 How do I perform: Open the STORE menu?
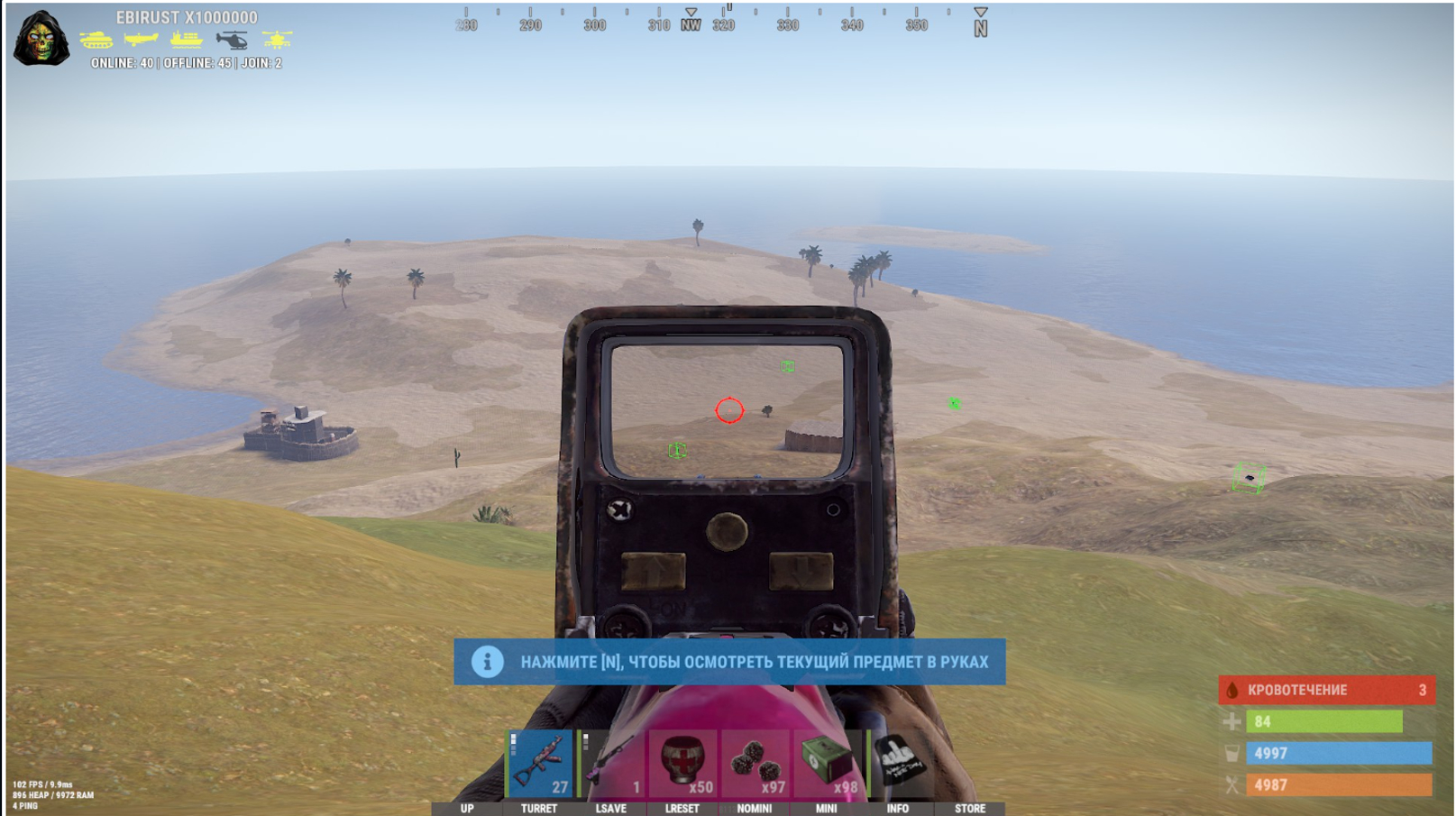(x=968, y=809)
